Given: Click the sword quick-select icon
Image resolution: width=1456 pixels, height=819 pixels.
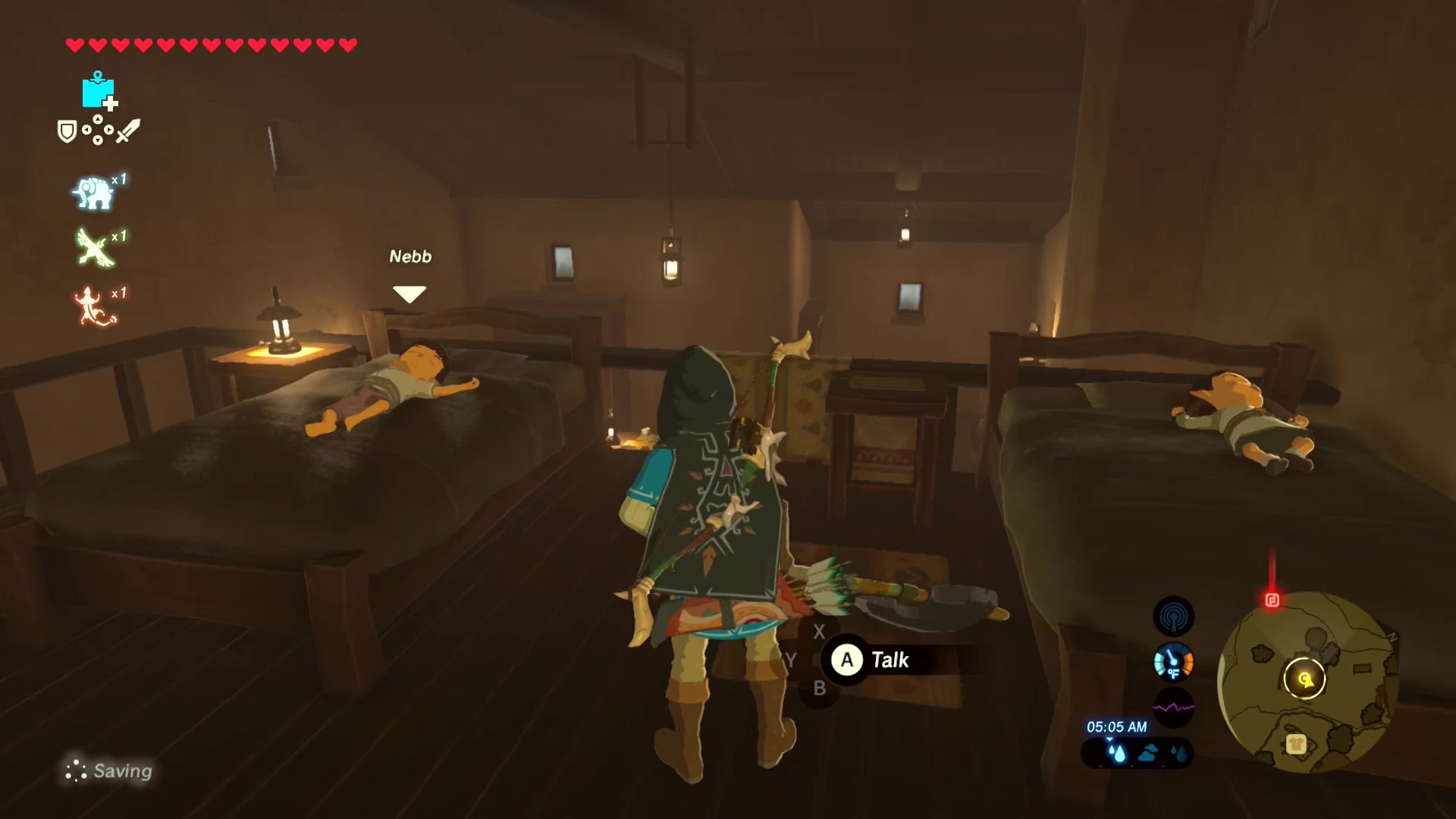Looking at the screenshot, I should pyautogui.click(x=128, y=130).
